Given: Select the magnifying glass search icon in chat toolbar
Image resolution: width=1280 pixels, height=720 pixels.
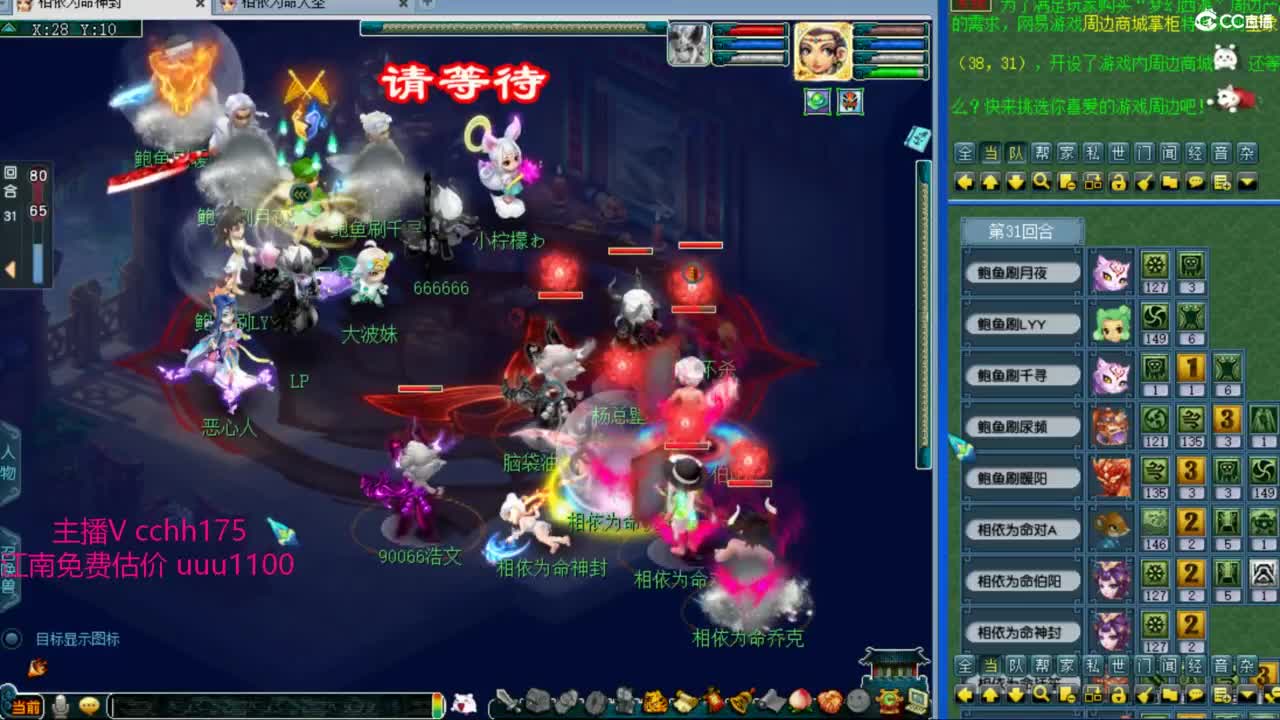Looking at the screenshot, I should click(x=1041, y=182).
